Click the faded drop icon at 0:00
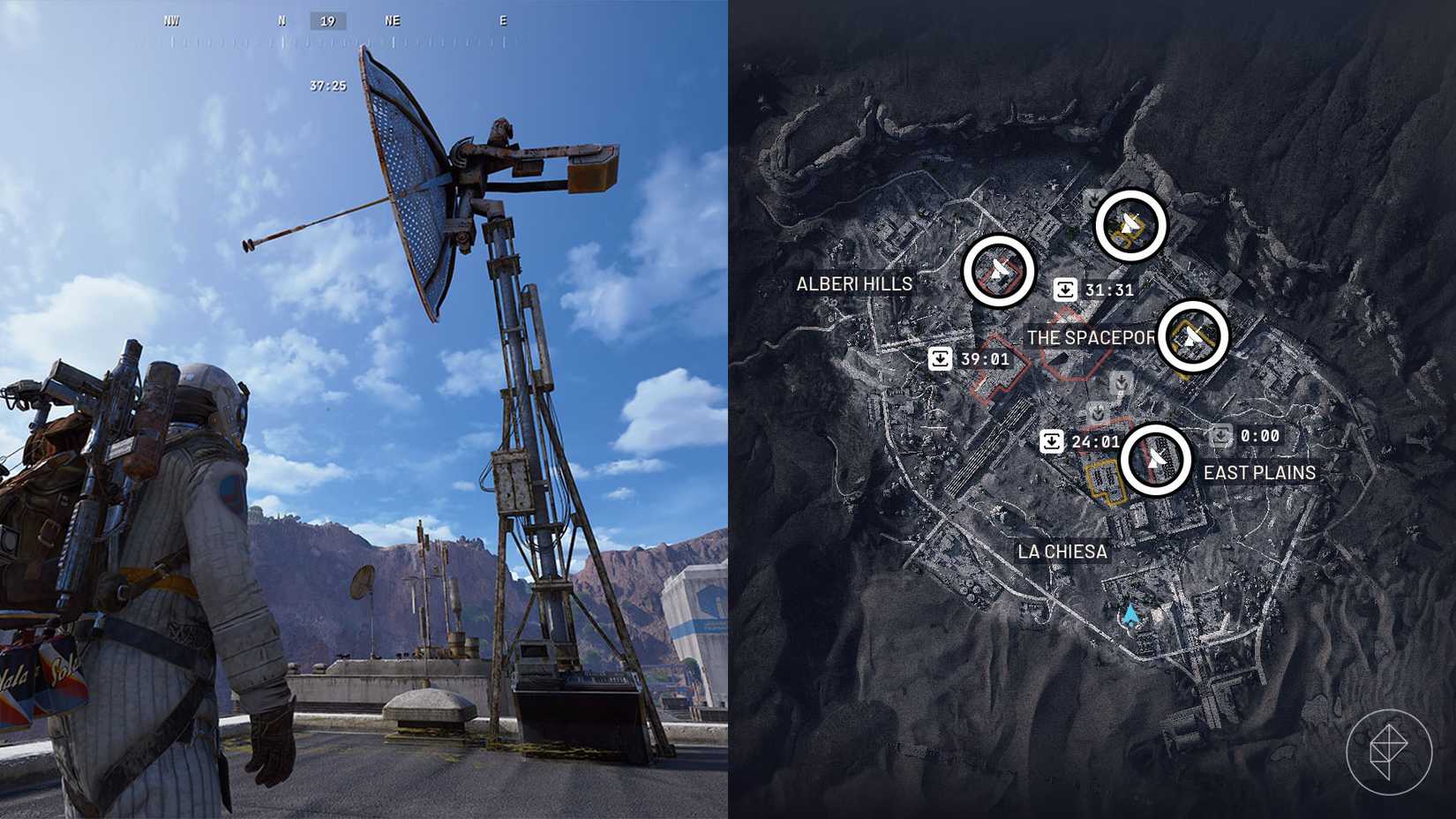Image resolution: width=1456 pixels, height=819 pixels. 1221,434
